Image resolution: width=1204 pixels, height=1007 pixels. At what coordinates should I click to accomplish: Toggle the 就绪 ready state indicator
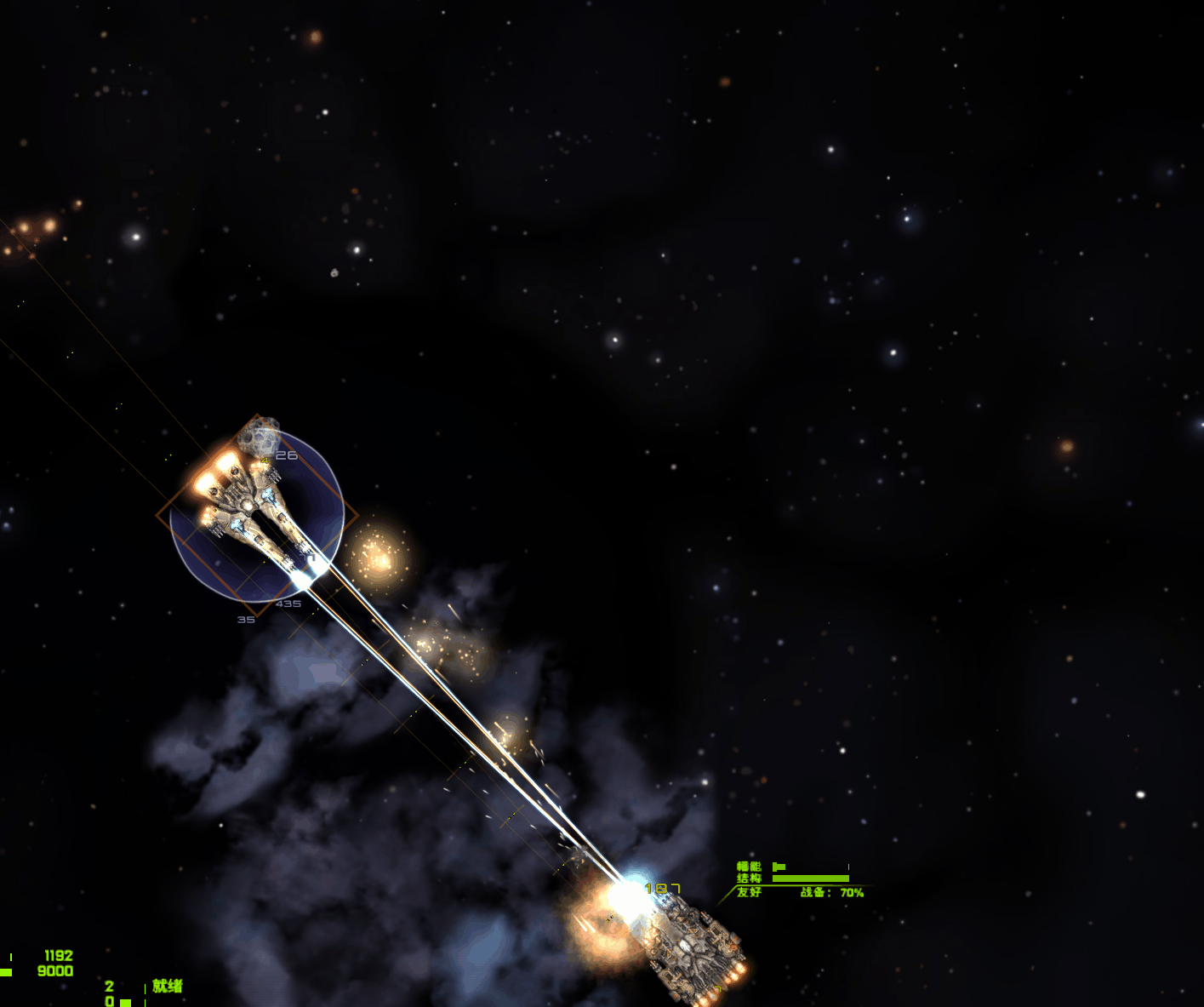(168, 985)
